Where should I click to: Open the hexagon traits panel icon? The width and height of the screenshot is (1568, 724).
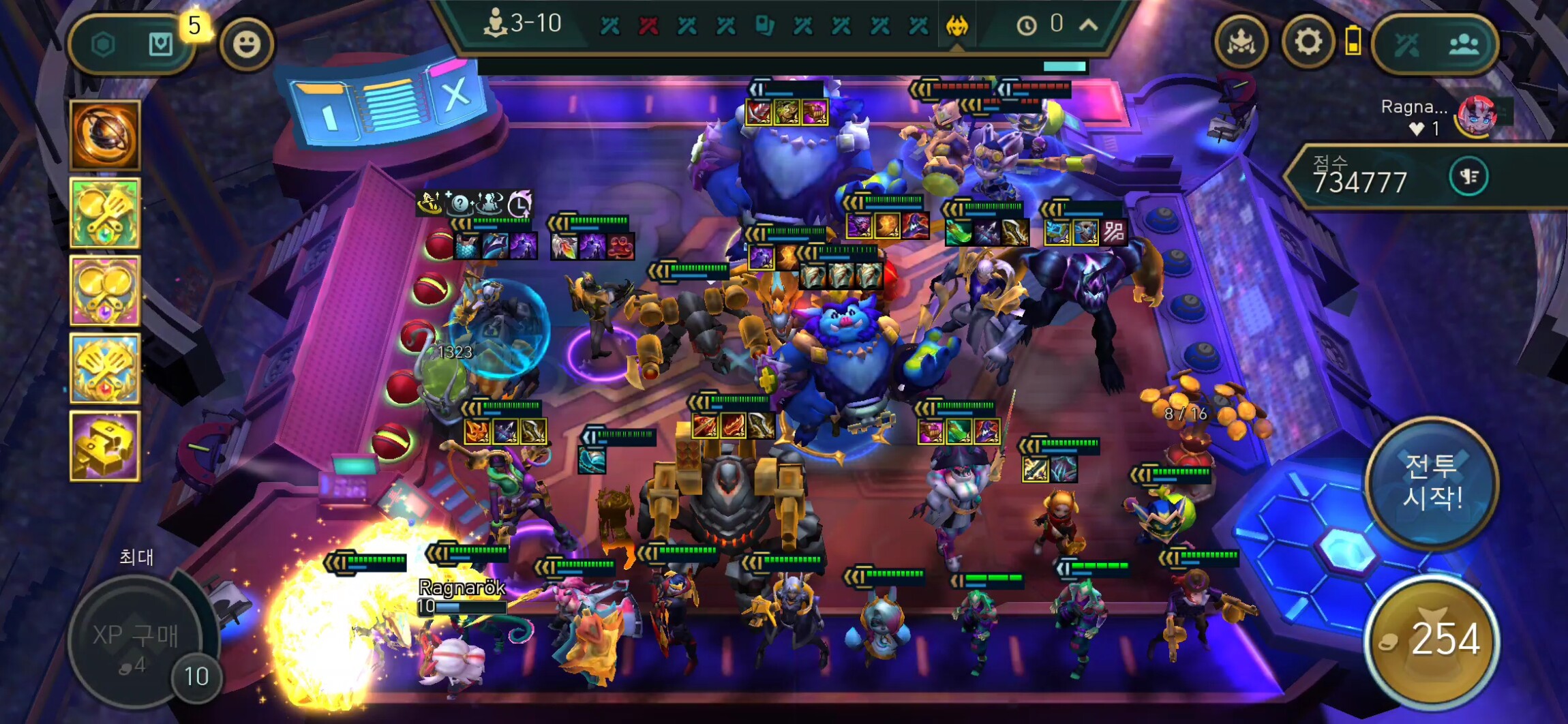[103, 45]
